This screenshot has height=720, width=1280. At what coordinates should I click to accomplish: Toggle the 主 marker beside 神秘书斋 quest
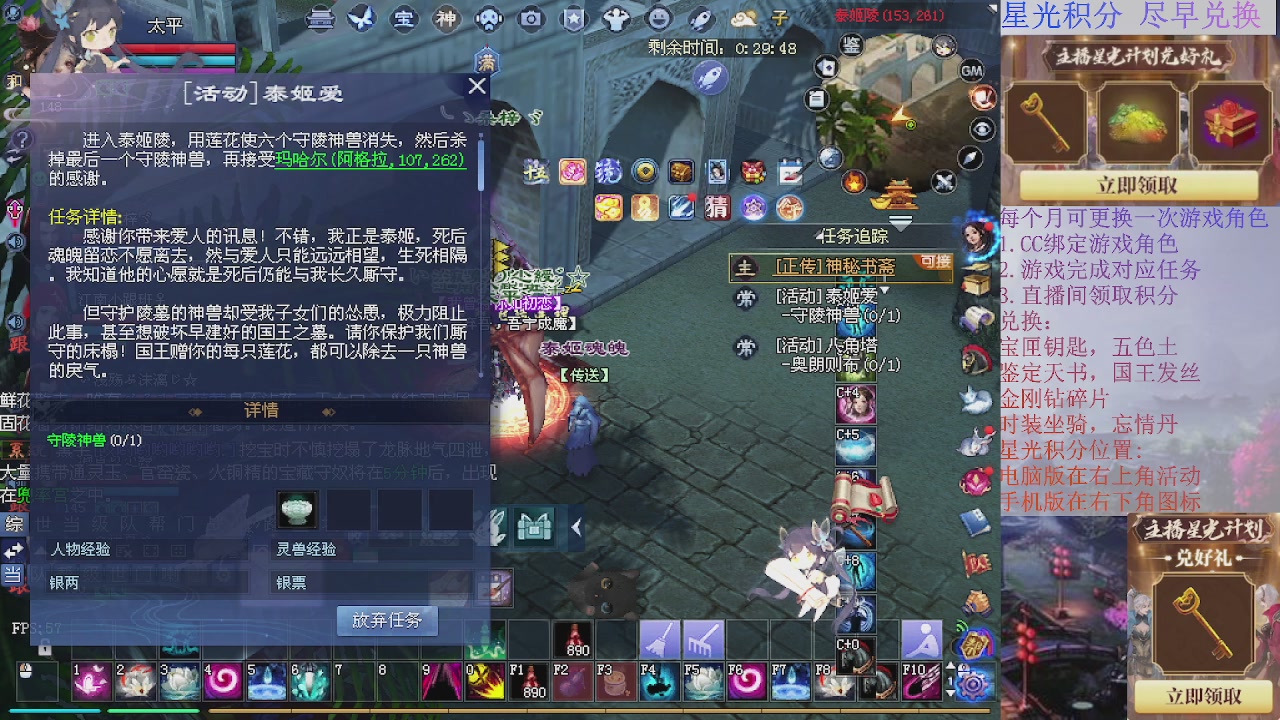coord(744,268)
